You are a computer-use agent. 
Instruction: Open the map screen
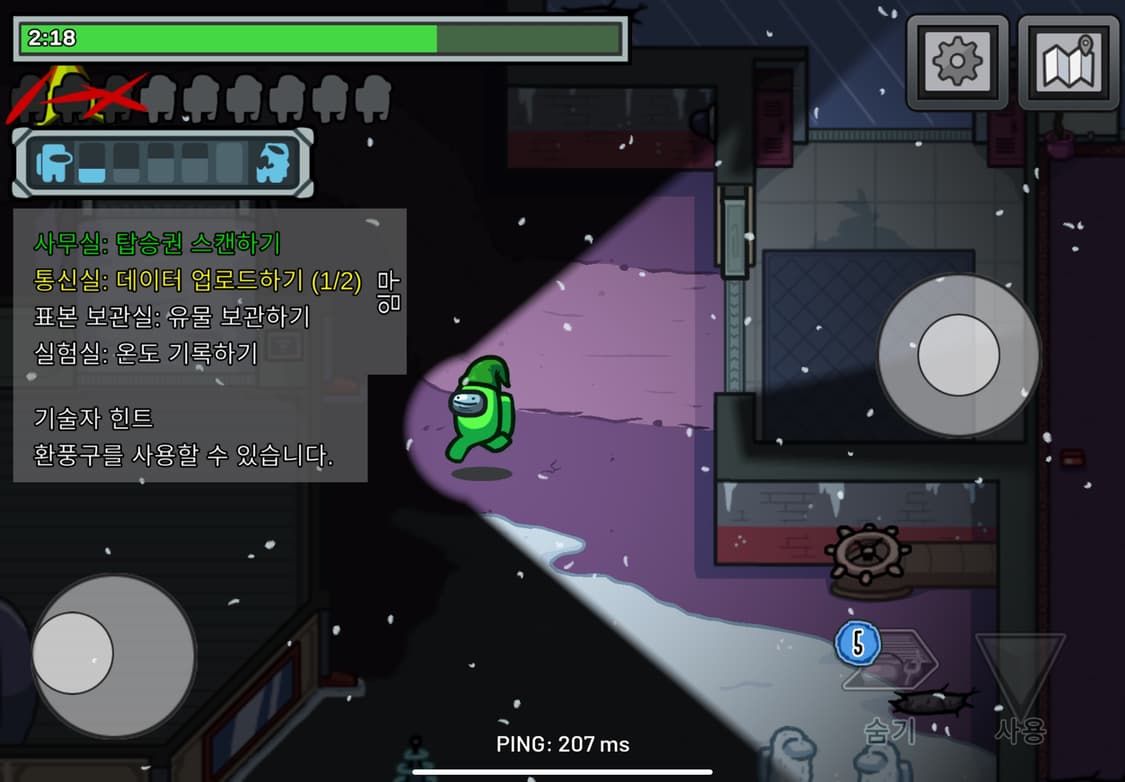(x=1067, y=62)
